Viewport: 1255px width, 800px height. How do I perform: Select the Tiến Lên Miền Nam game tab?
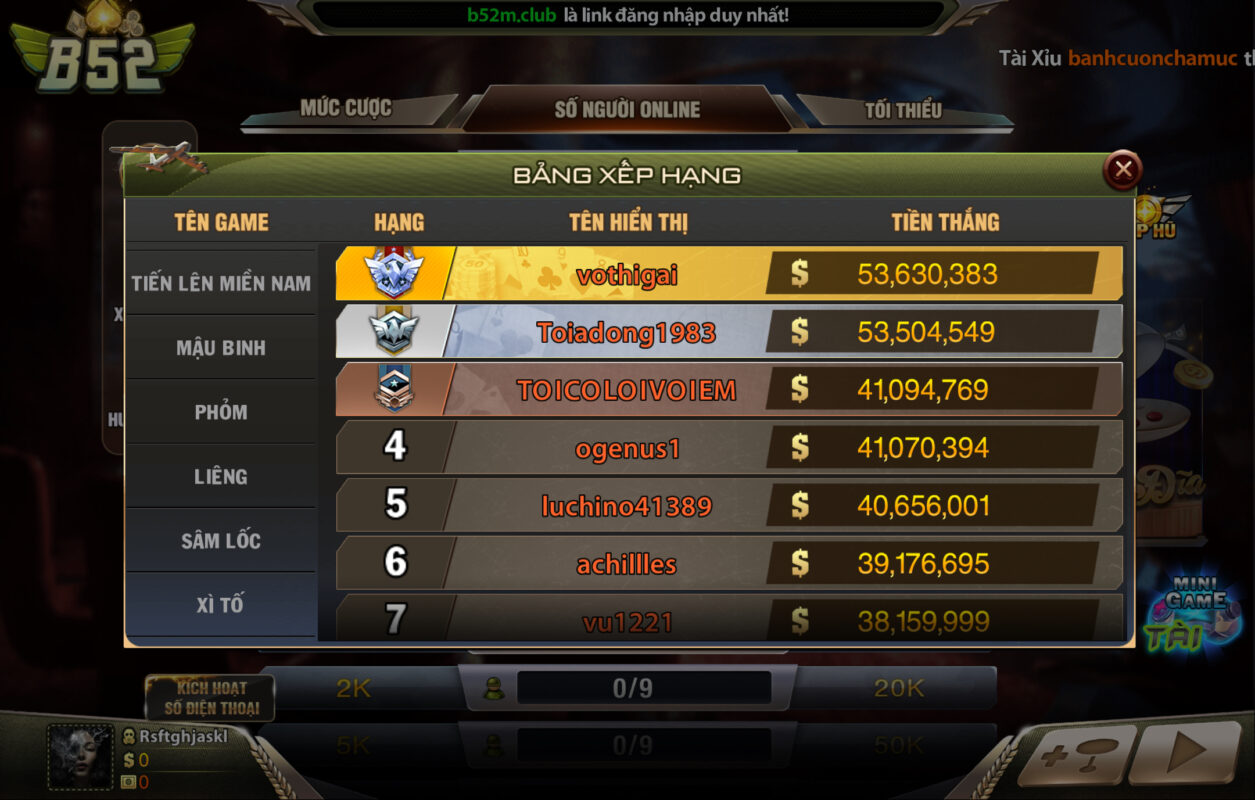click(221, 283)
